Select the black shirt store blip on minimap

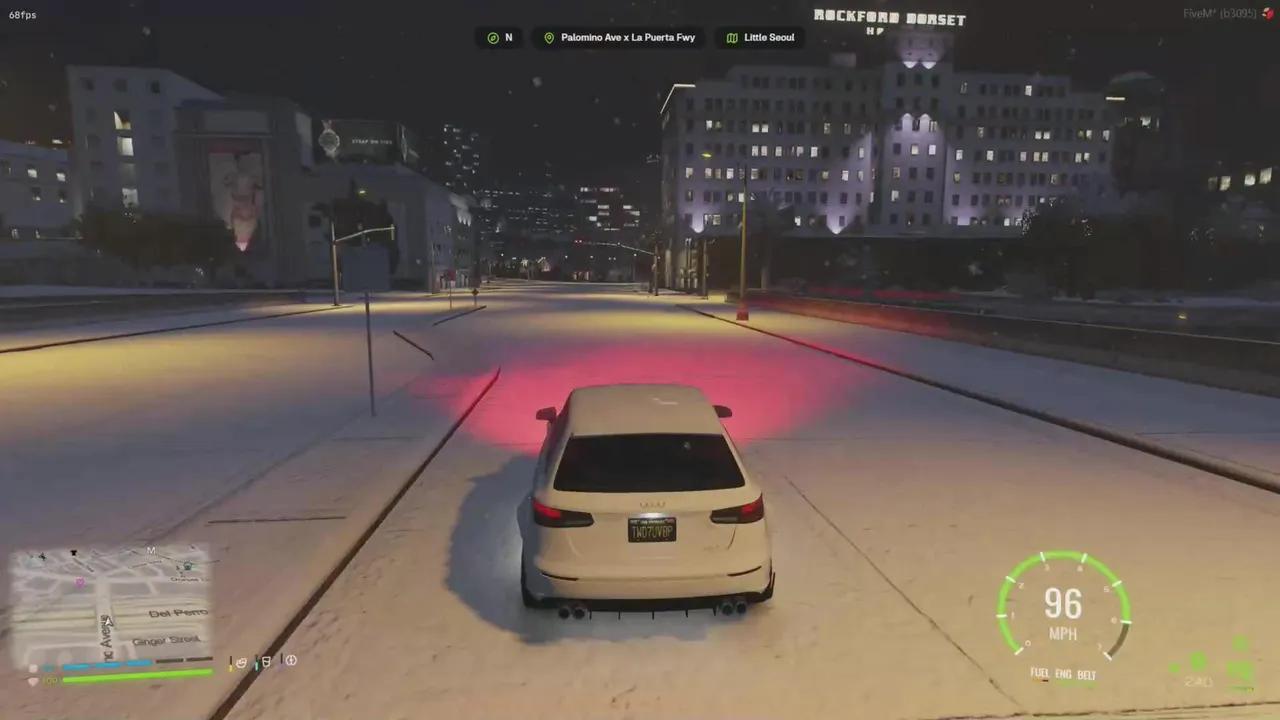pyautogui.click(x=74, y=552)
